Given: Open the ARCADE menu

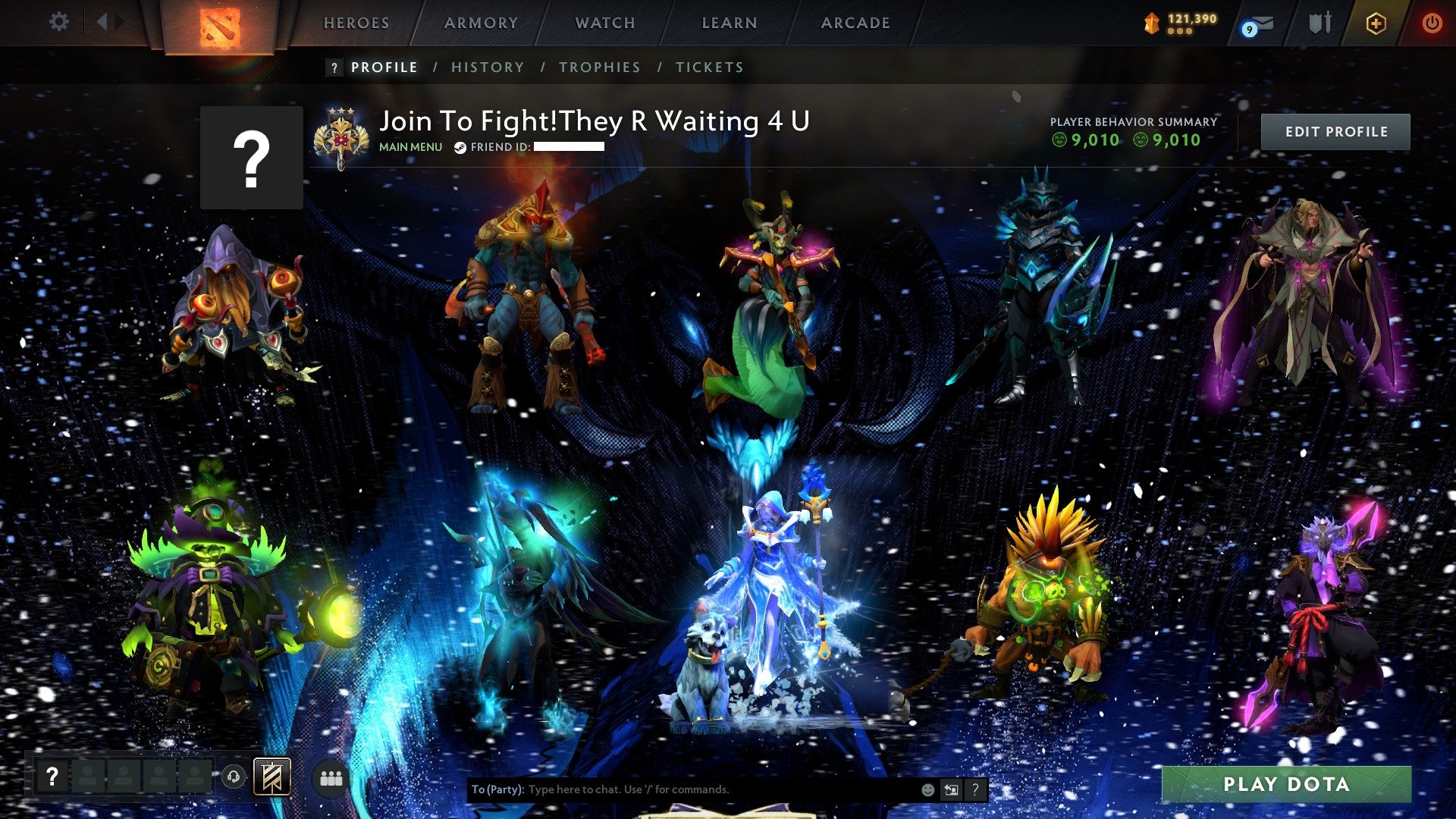Looking at the screenshot, I should coord(855,23).
